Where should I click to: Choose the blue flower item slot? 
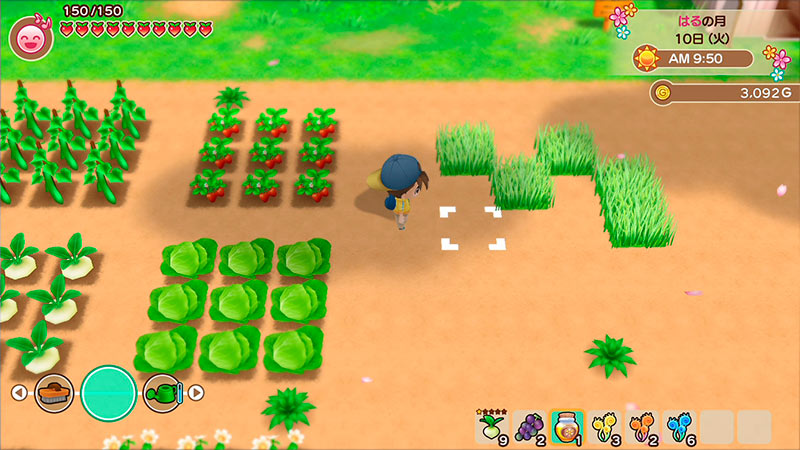tap(679, 427)
